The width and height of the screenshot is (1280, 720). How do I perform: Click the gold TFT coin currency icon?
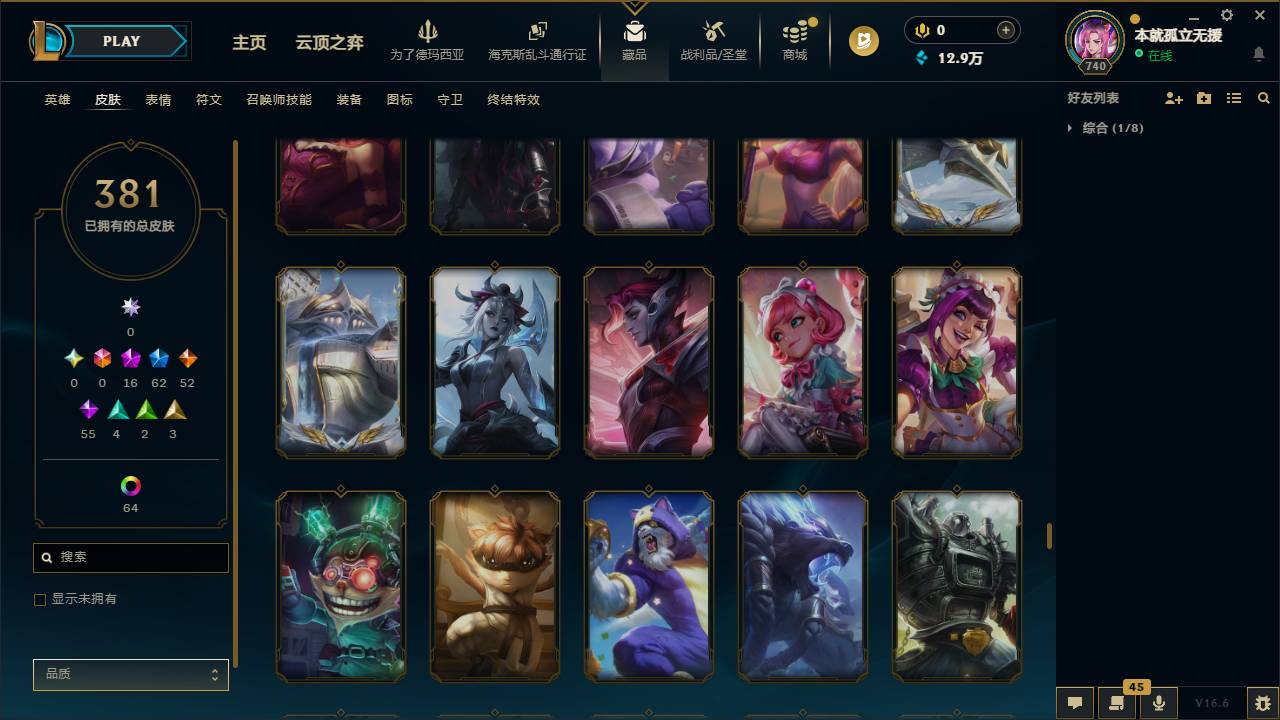[862, 42]
